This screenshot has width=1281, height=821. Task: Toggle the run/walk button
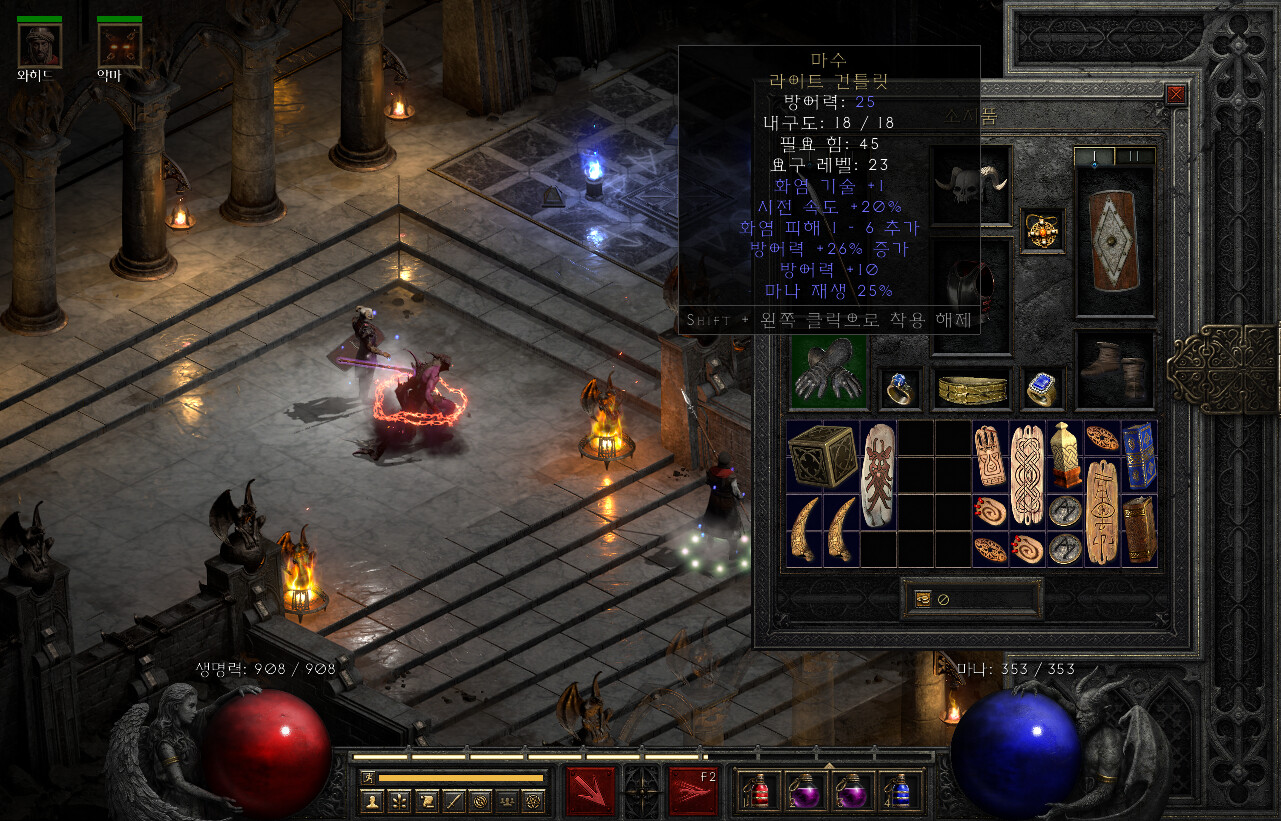coord(367,777)
